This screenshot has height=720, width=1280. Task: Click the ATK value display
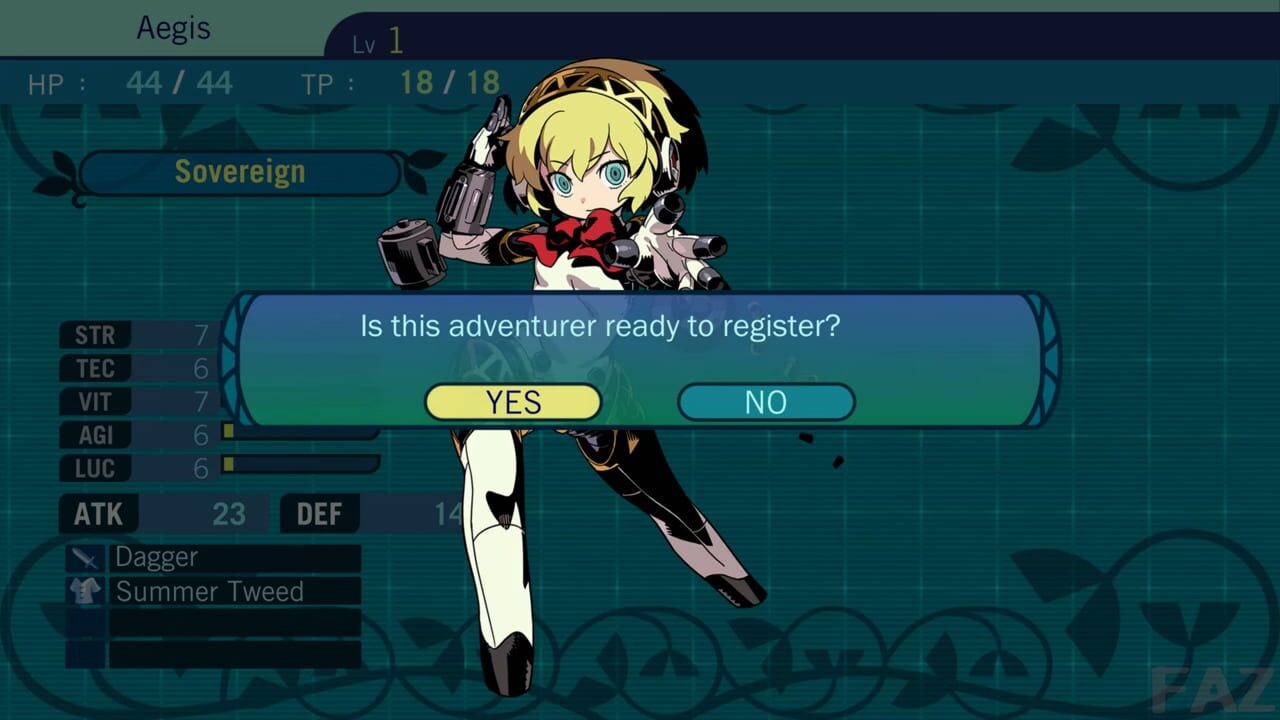[230, 514]
